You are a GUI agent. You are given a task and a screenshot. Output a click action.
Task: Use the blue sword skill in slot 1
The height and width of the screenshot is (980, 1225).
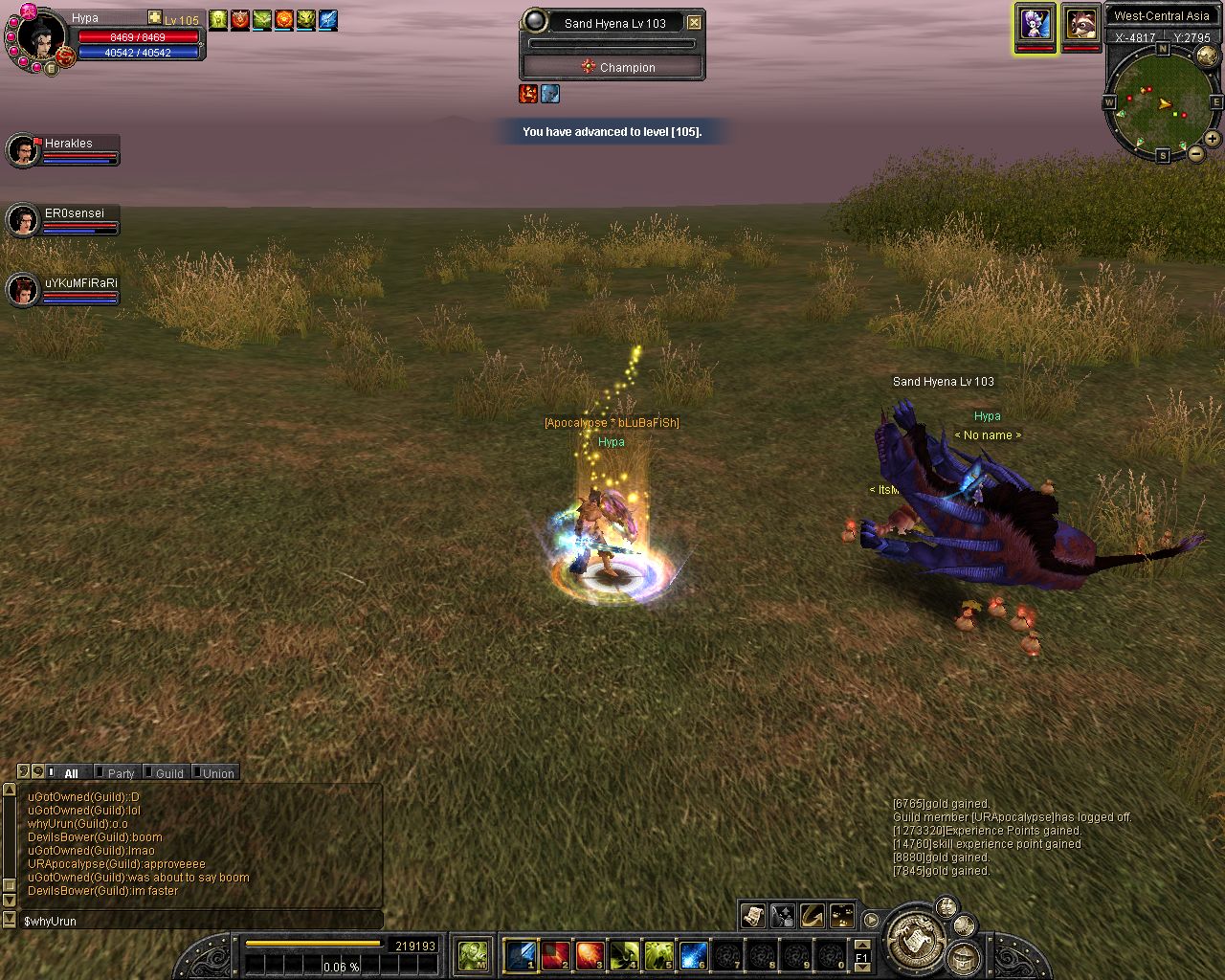coord(521,954)
